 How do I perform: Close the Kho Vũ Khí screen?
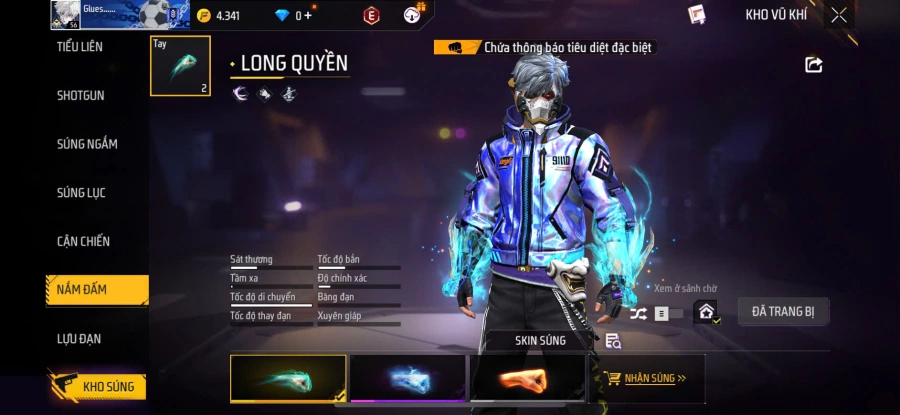(838, 15)
